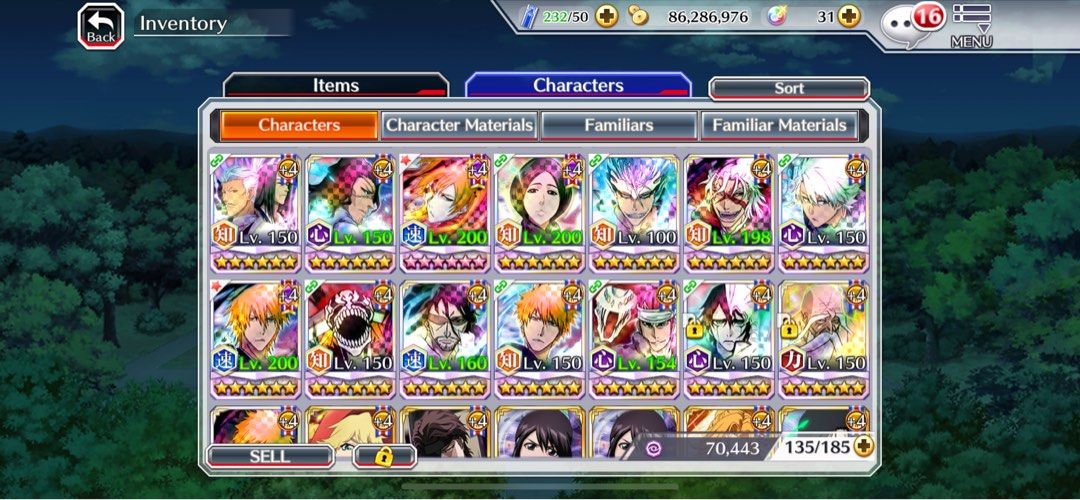This screenshot has width=1080, height=500.
Task: Show the Character Materials sub-tab
Action: coord(459,125)
